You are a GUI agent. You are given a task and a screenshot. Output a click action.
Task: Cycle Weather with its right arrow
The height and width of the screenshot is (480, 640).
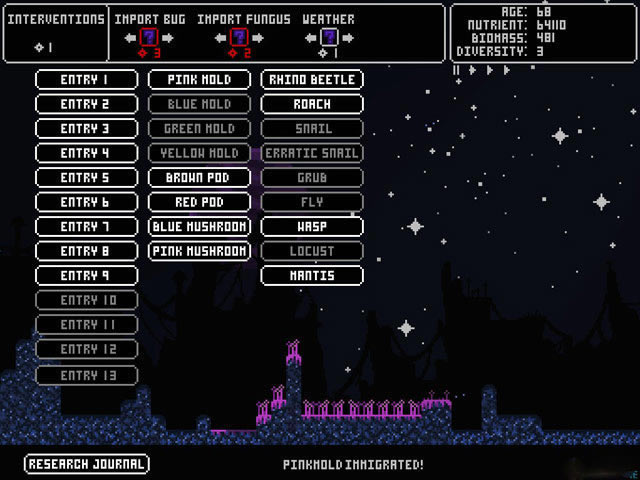tap(347, 38)
